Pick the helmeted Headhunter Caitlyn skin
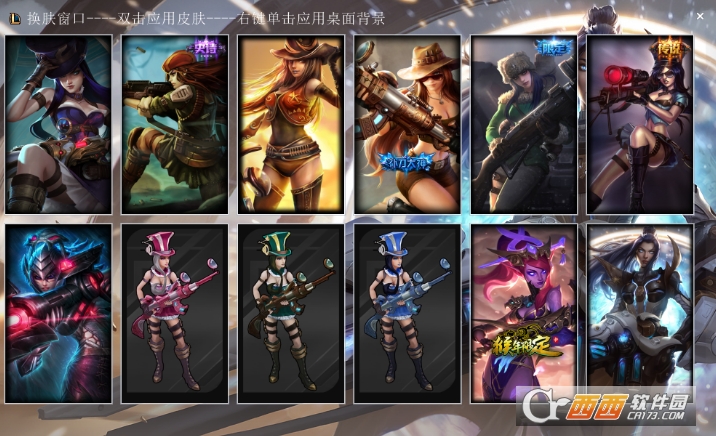Screen dimensions: 716x436 click(x=58, y=313)
